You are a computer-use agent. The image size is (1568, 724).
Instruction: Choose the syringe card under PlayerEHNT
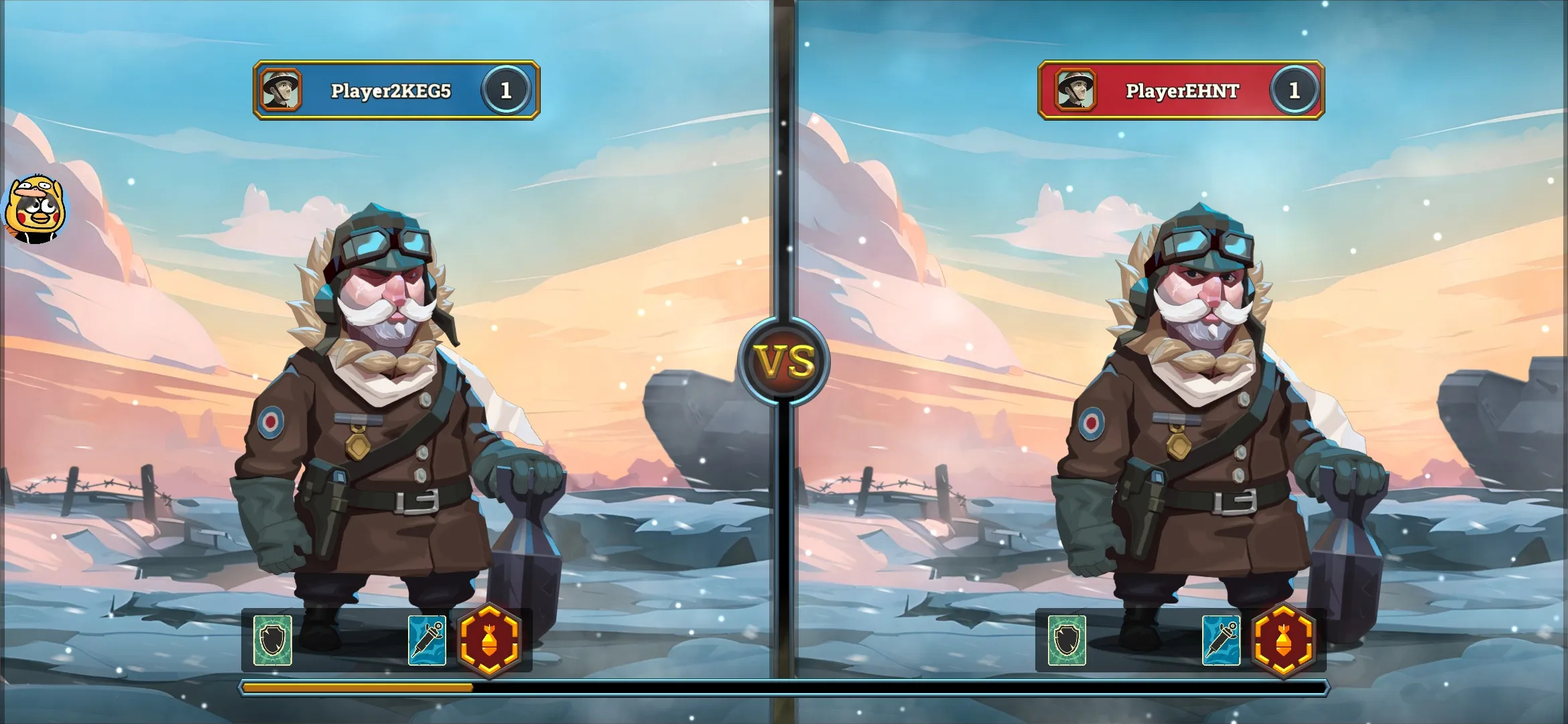1221,640
